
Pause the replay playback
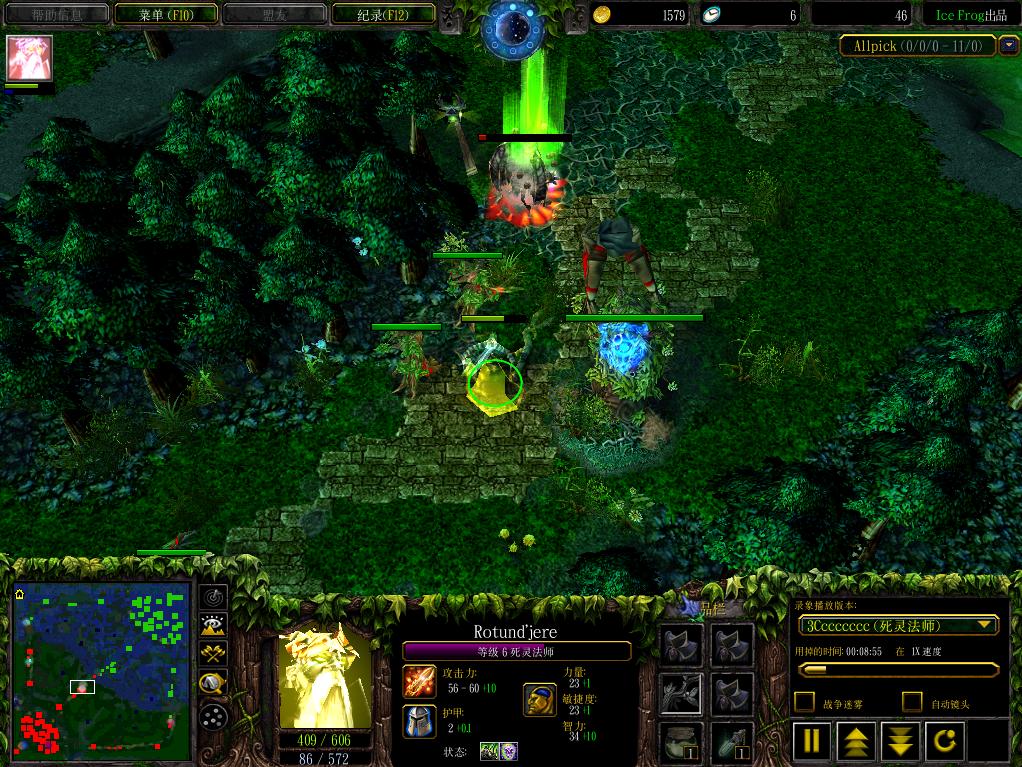(812, 741)
